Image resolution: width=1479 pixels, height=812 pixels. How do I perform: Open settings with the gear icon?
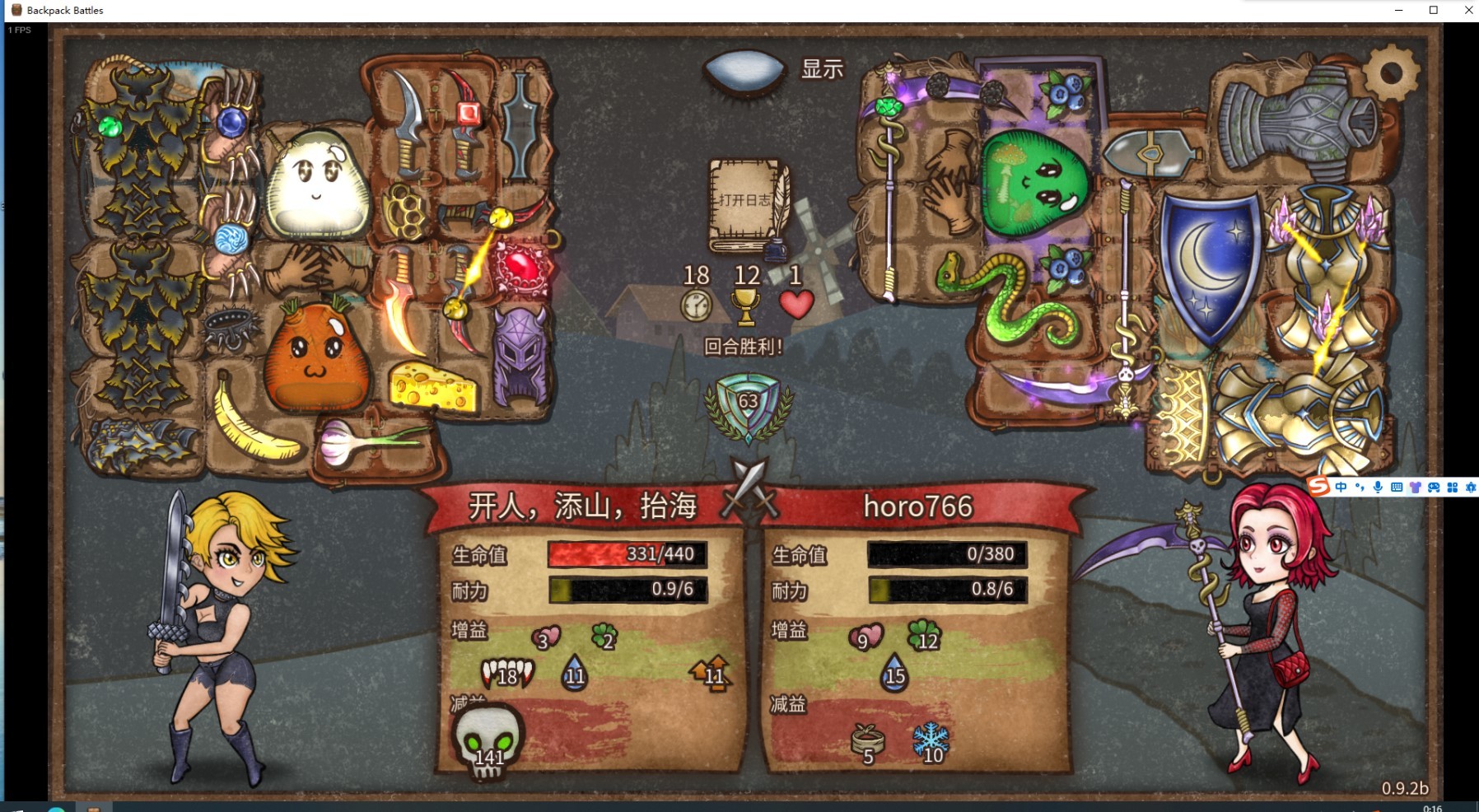[x=1391, y=73]
